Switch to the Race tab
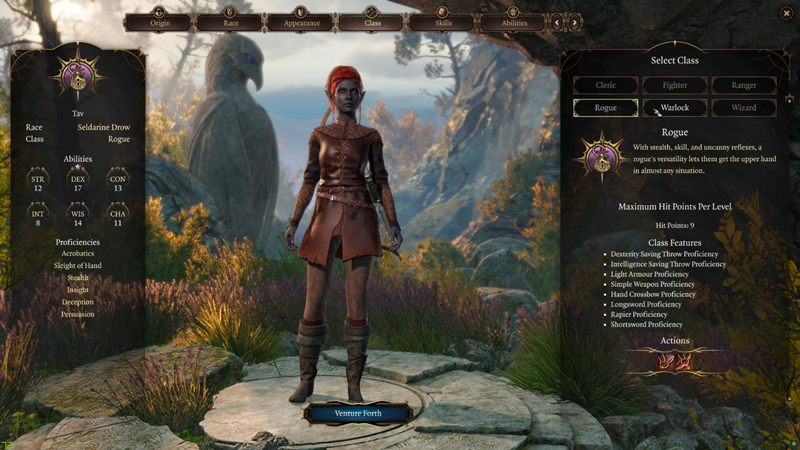 (229, 21)
